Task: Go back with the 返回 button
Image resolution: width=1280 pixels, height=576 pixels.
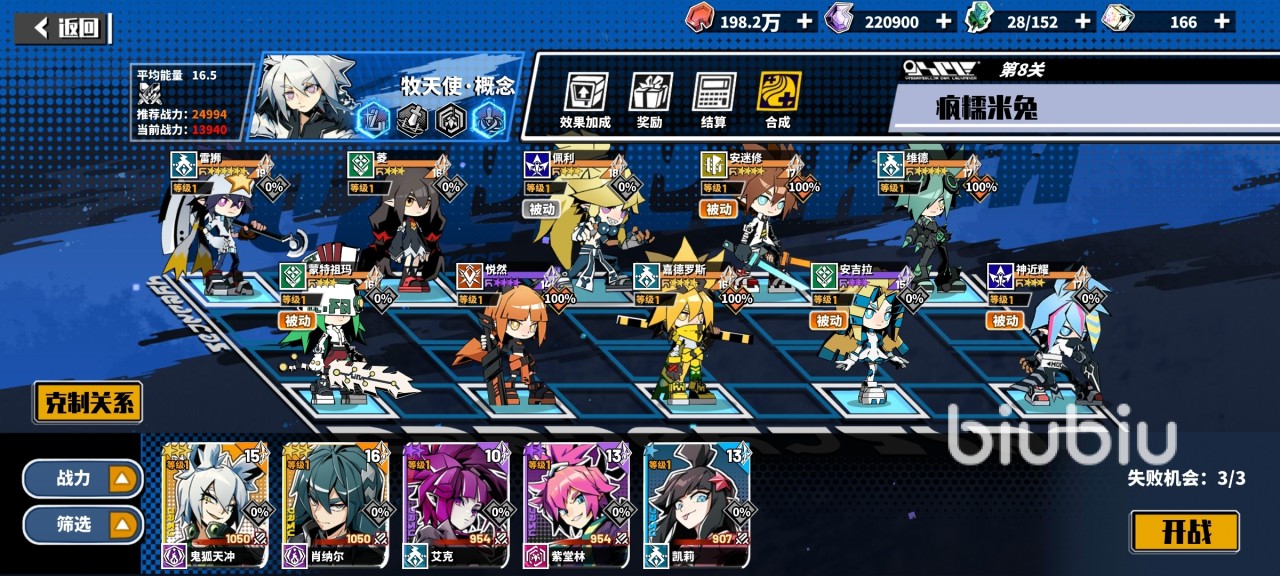Action: [x=69, y=28]
